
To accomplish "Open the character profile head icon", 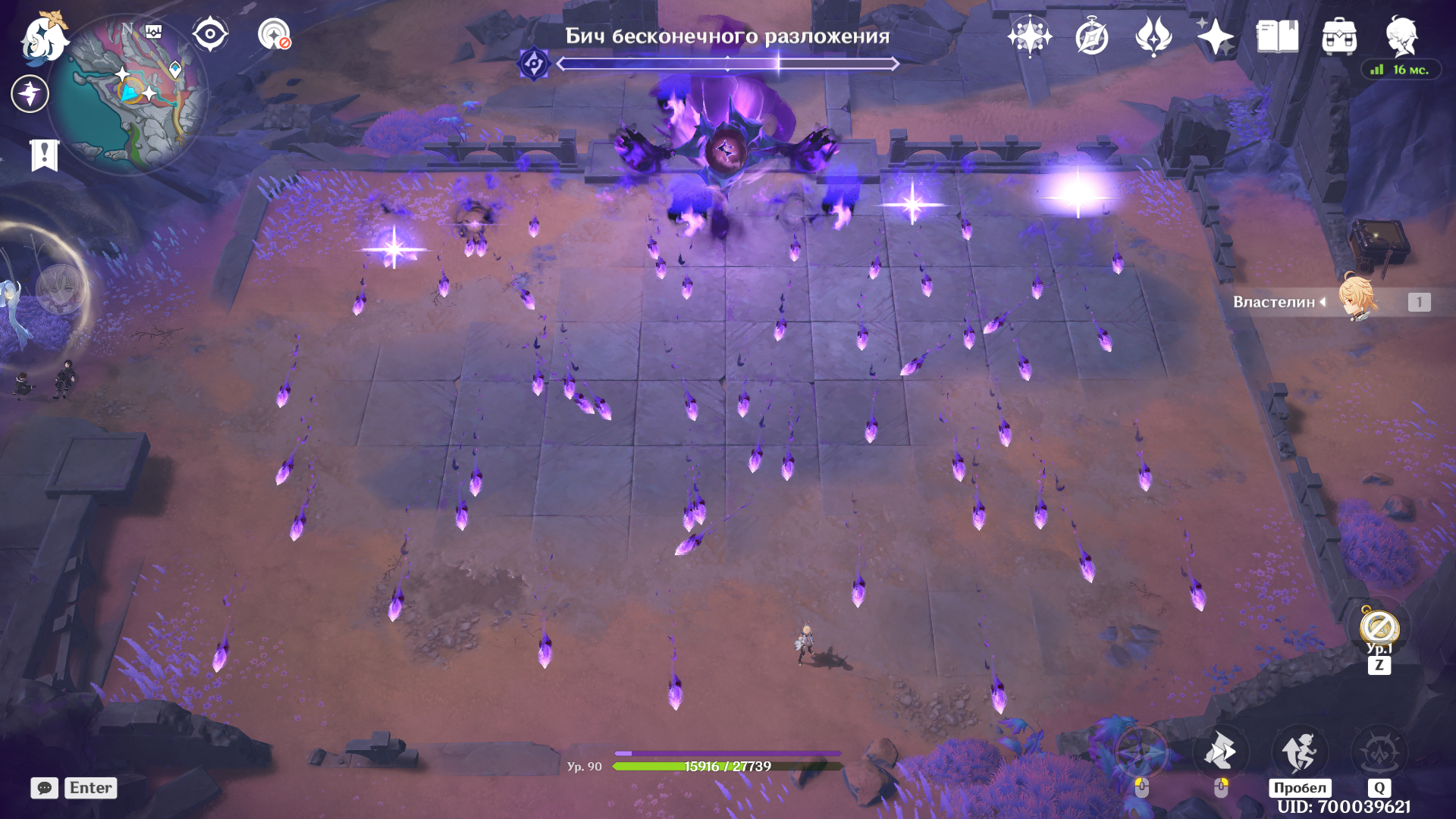I will click(x=1401, y=36).
